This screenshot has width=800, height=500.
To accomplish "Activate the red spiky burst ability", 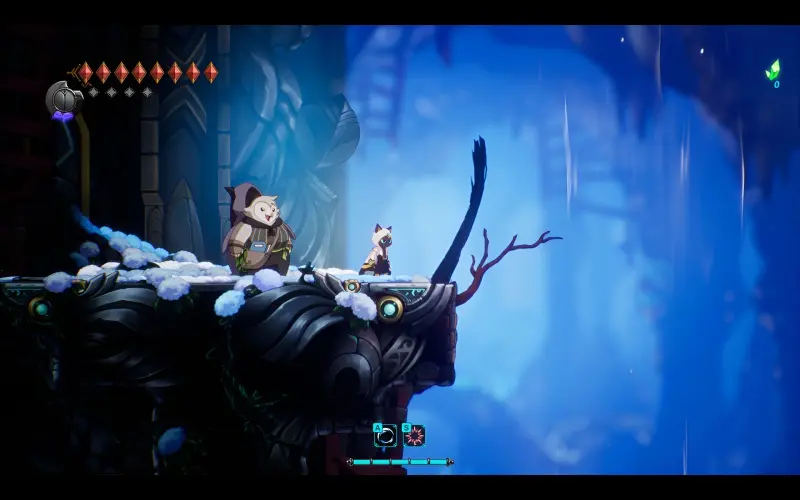I will coord(414,436).
